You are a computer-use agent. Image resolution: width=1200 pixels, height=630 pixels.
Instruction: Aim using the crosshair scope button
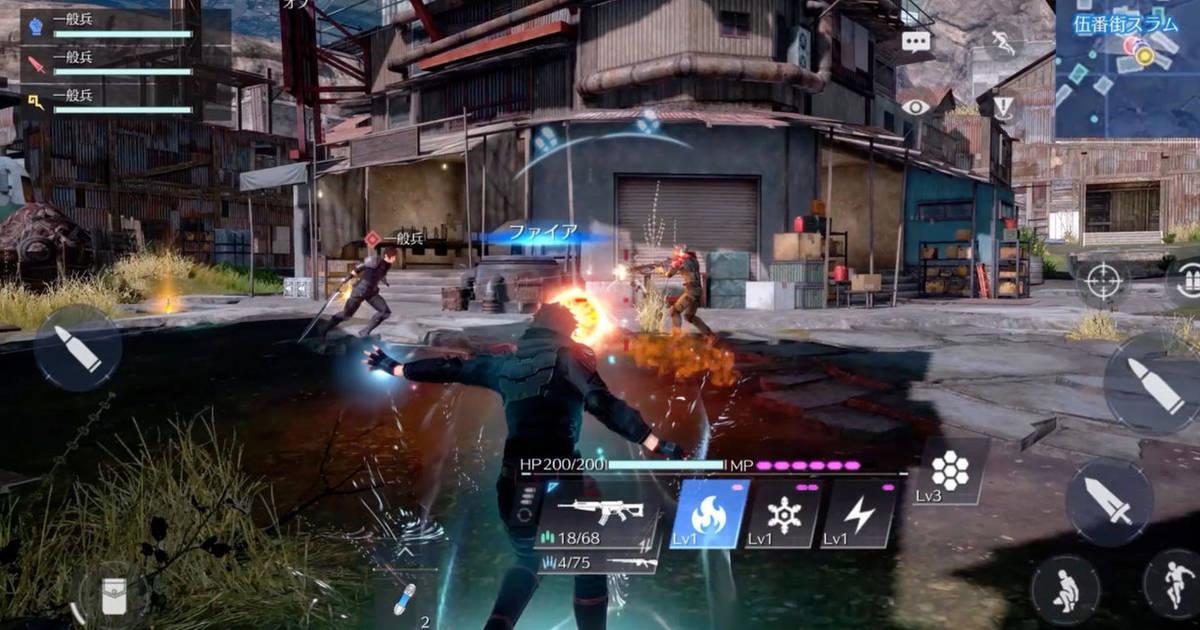coord(1103,280)
